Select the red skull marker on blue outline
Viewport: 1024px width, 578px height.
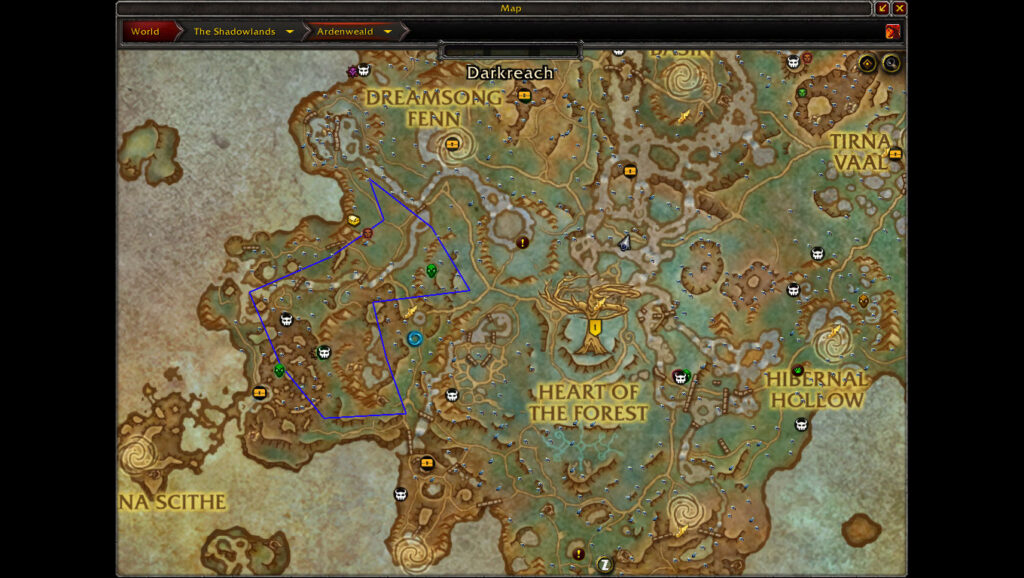[368, 234]
